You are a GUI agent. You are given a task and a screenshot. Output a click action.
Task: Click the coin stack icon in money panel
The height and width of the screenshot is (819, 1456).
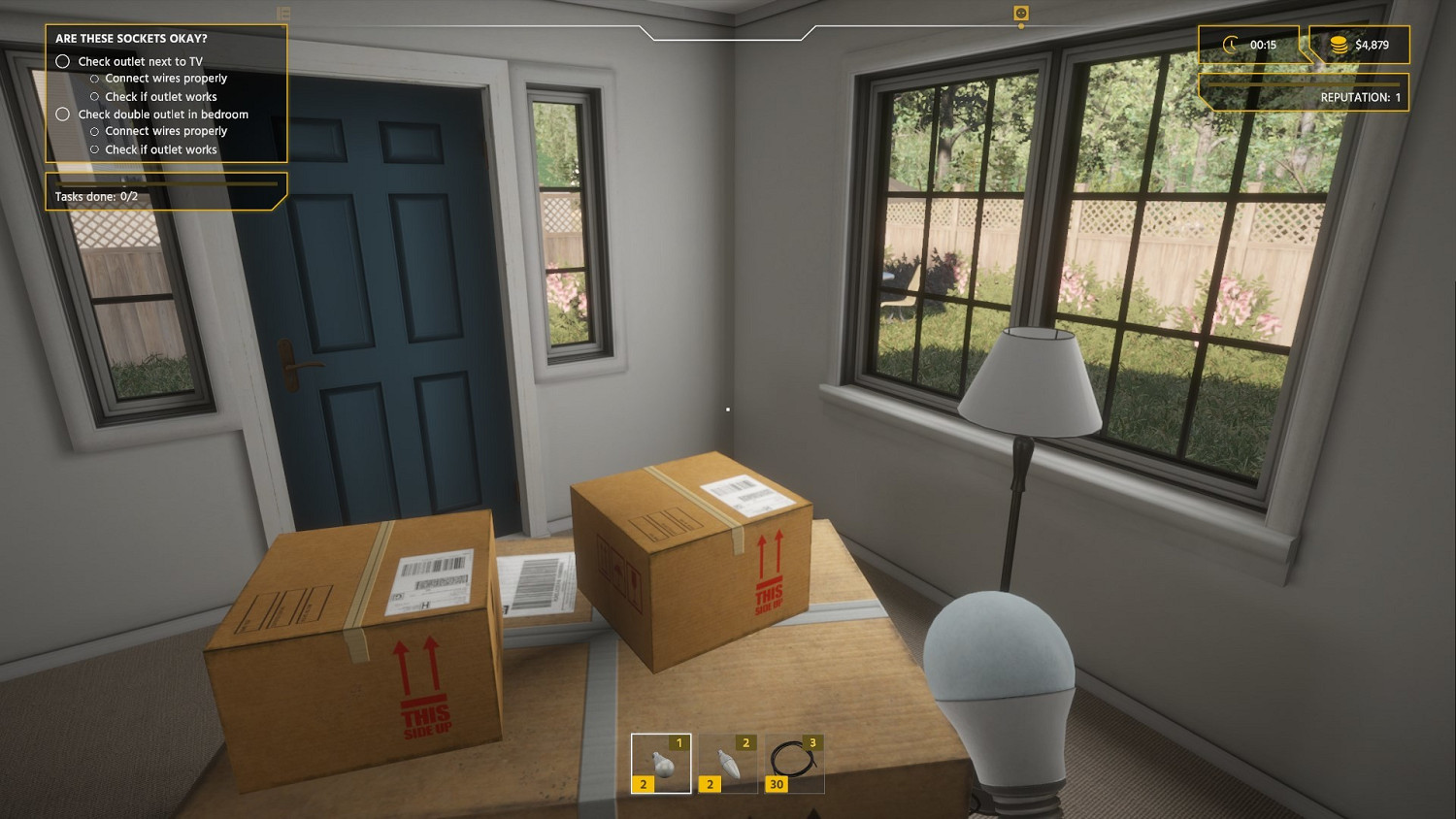[x=1339, y=45]
